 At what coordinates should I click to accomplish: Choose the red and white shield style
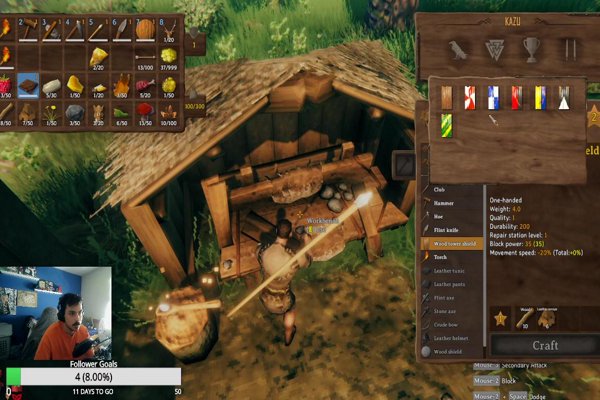coord(469,97)
